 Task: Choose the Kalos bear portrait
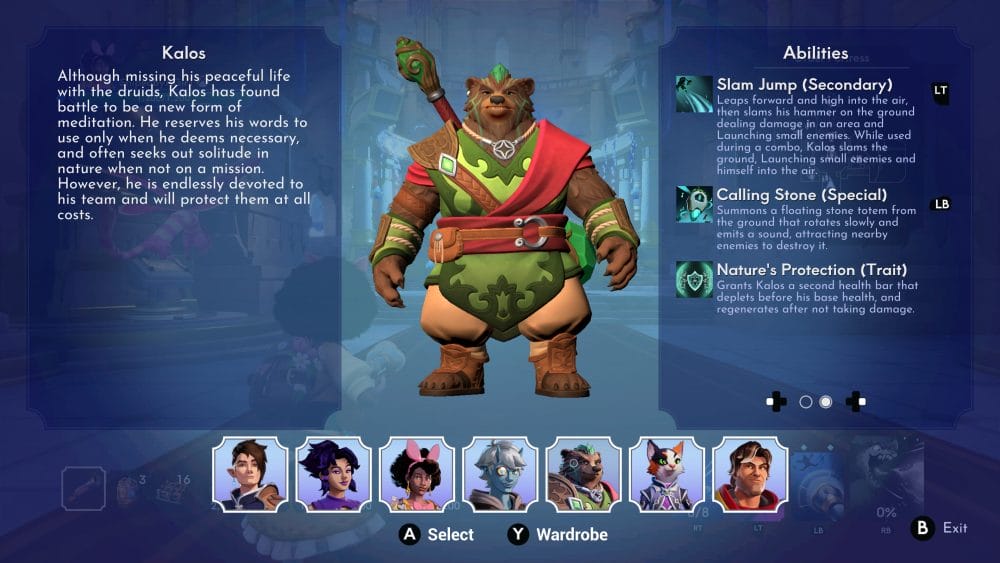[583, 474]
